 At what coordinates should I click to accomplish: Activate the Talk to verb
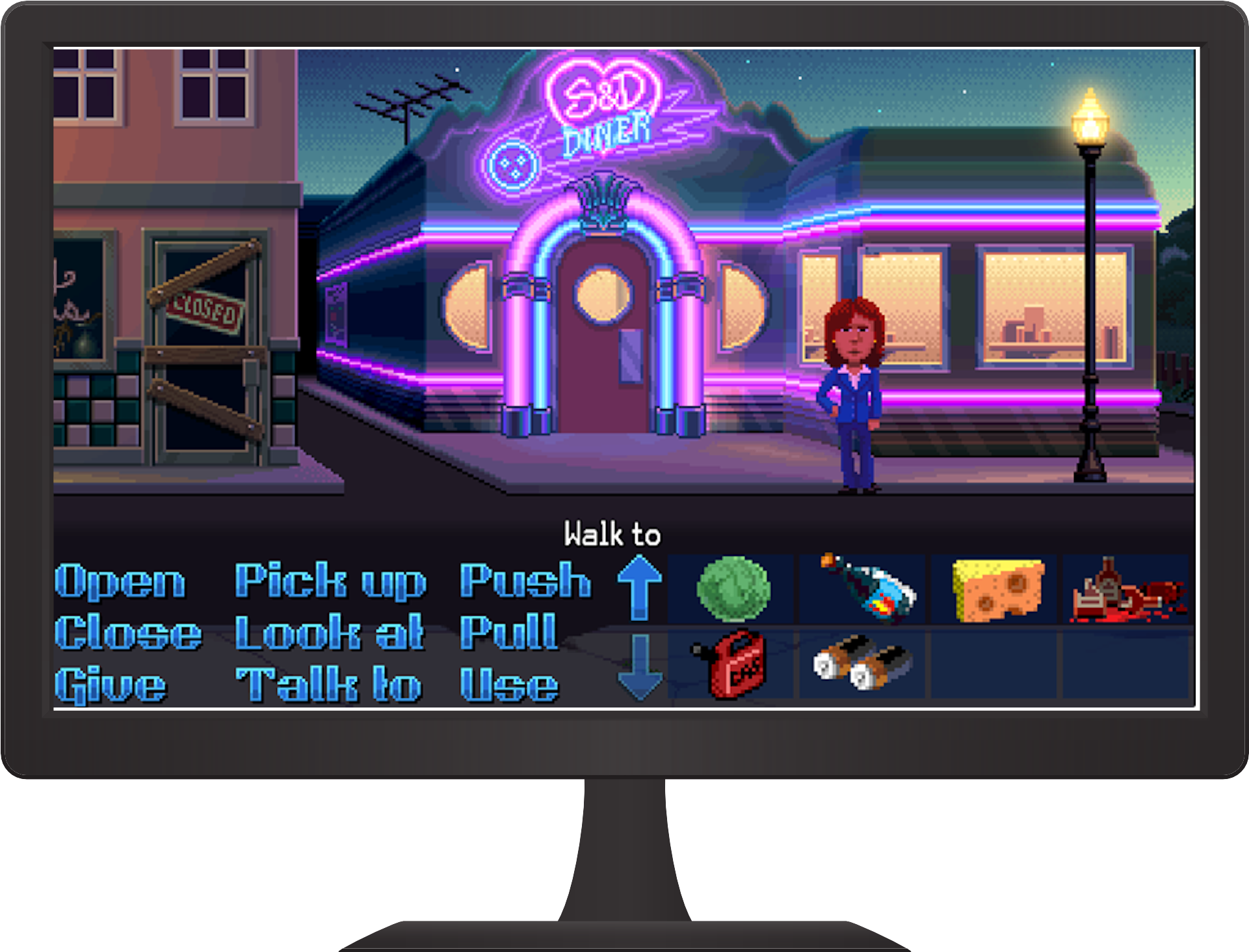coord(329,686)
